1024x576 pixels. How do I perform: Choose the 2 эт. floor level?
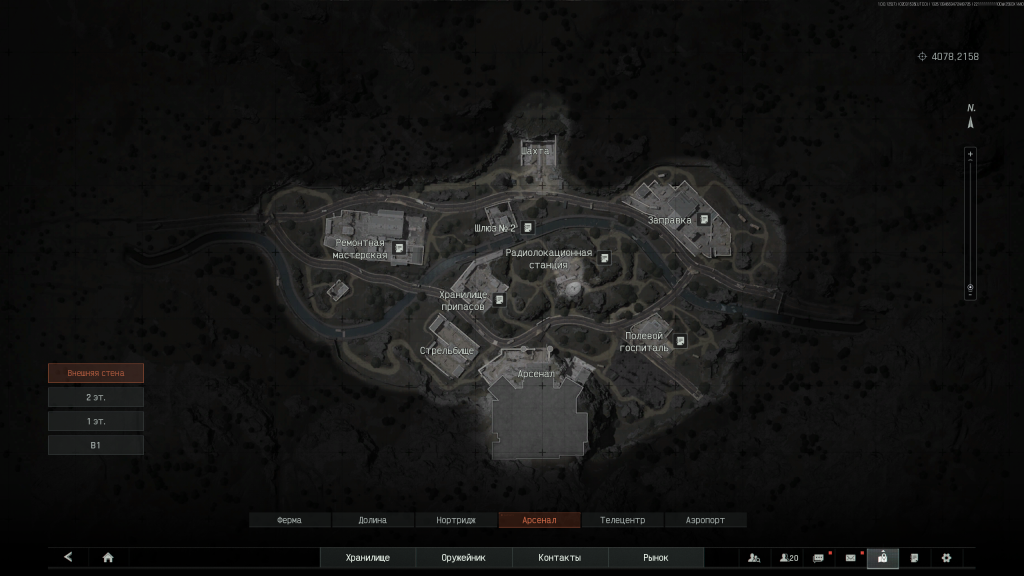point(96,397)
